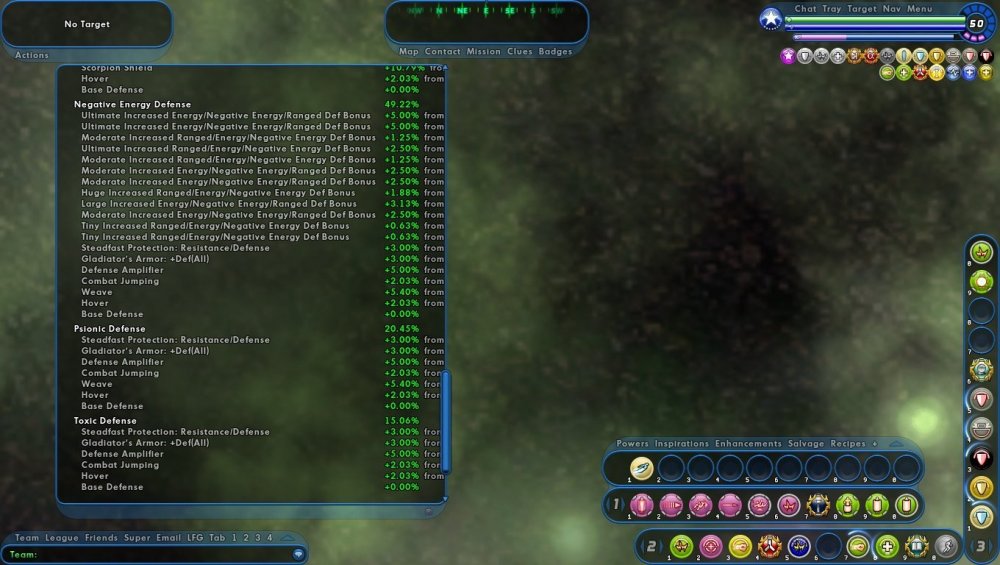Toggle the Chat window

pyautogui.click(x=805, y=9)
